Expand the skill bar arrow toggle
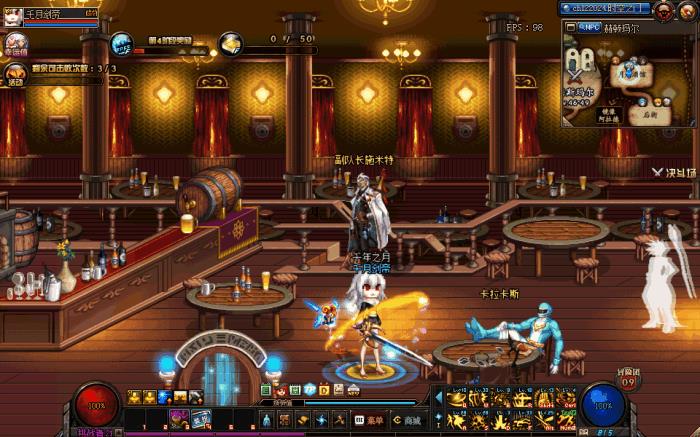This screenshot has width=700, height=437. (x=437, y=396)
